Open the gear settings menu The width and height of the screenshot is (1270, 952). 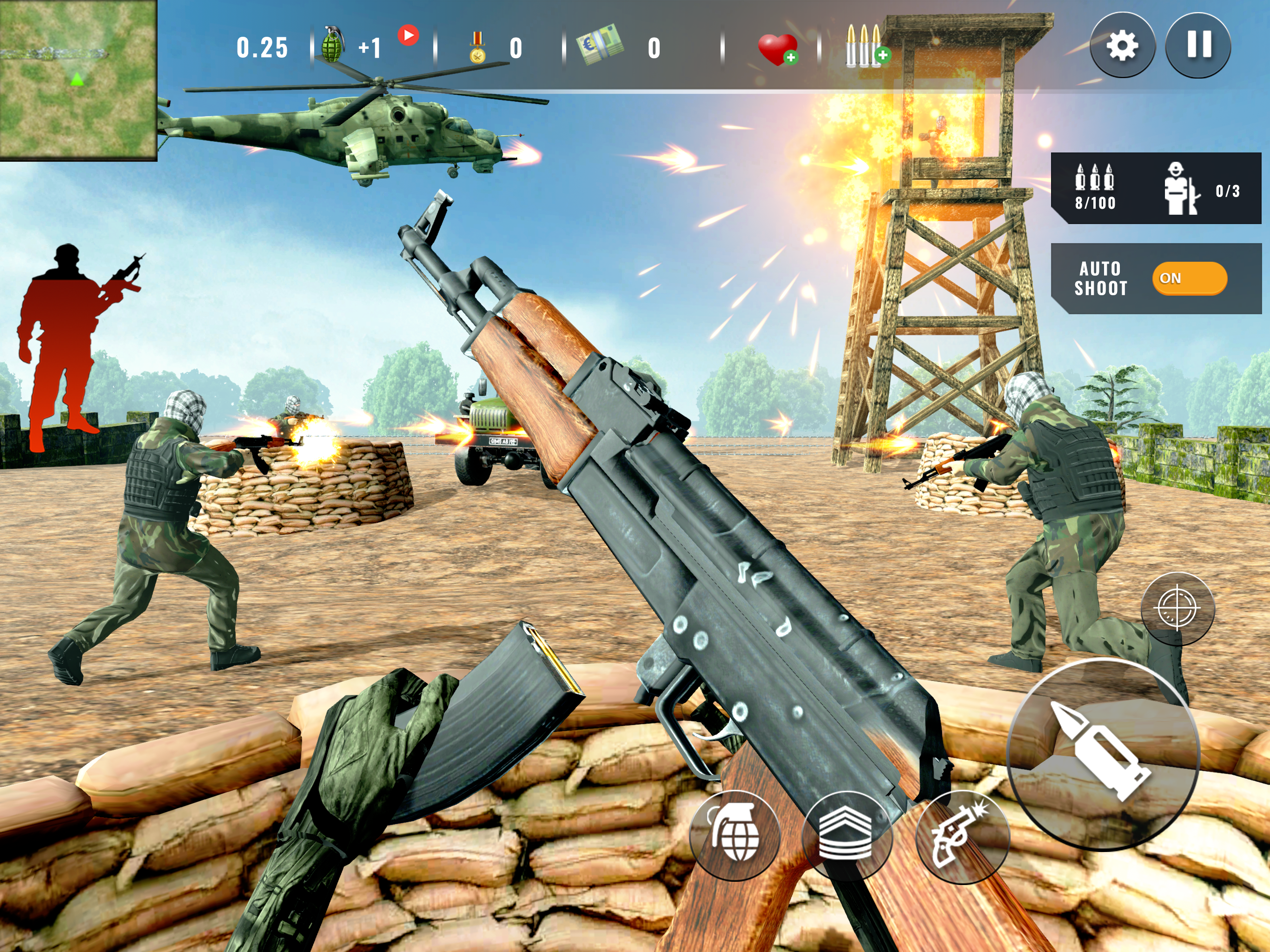point(1122,46)
